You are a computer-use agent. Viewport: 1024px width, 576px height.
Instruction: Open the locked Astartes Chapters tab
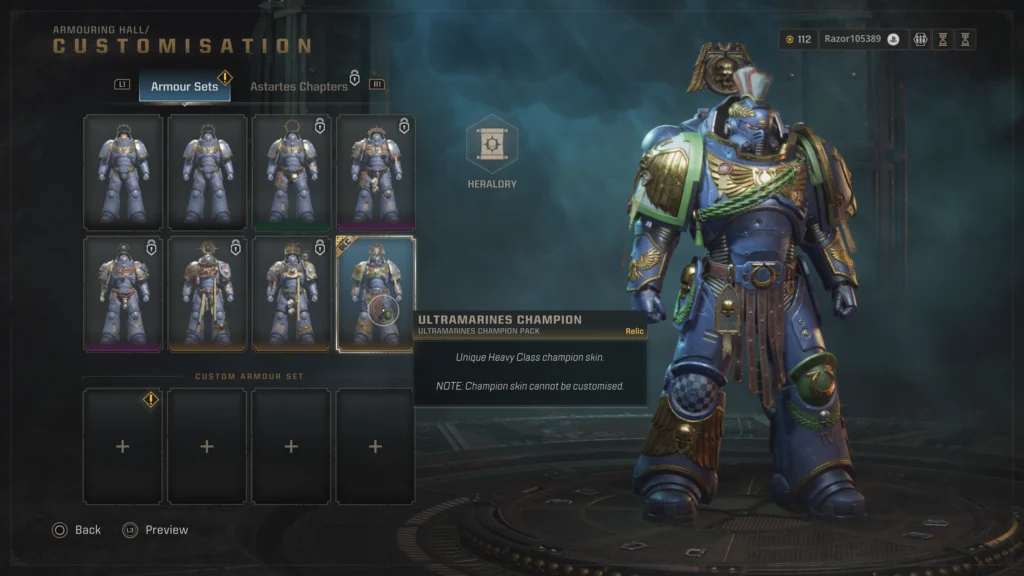pos(298,87)
